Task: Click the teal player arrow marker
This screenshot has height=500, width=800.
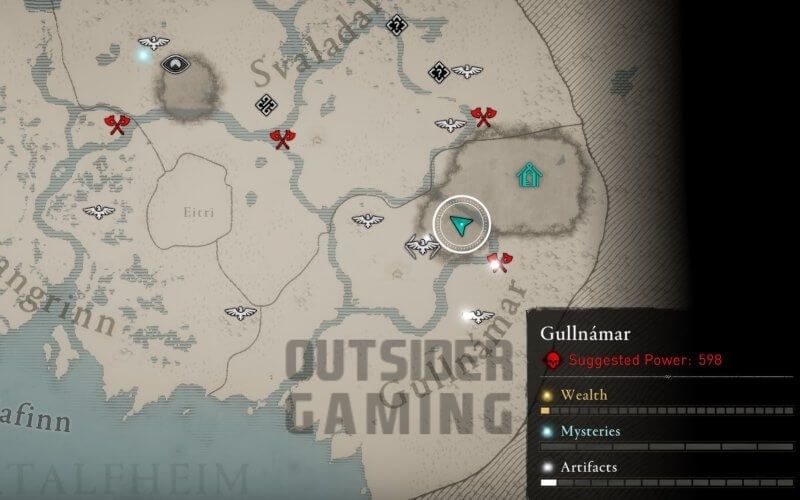Action: tap(461, 225)
